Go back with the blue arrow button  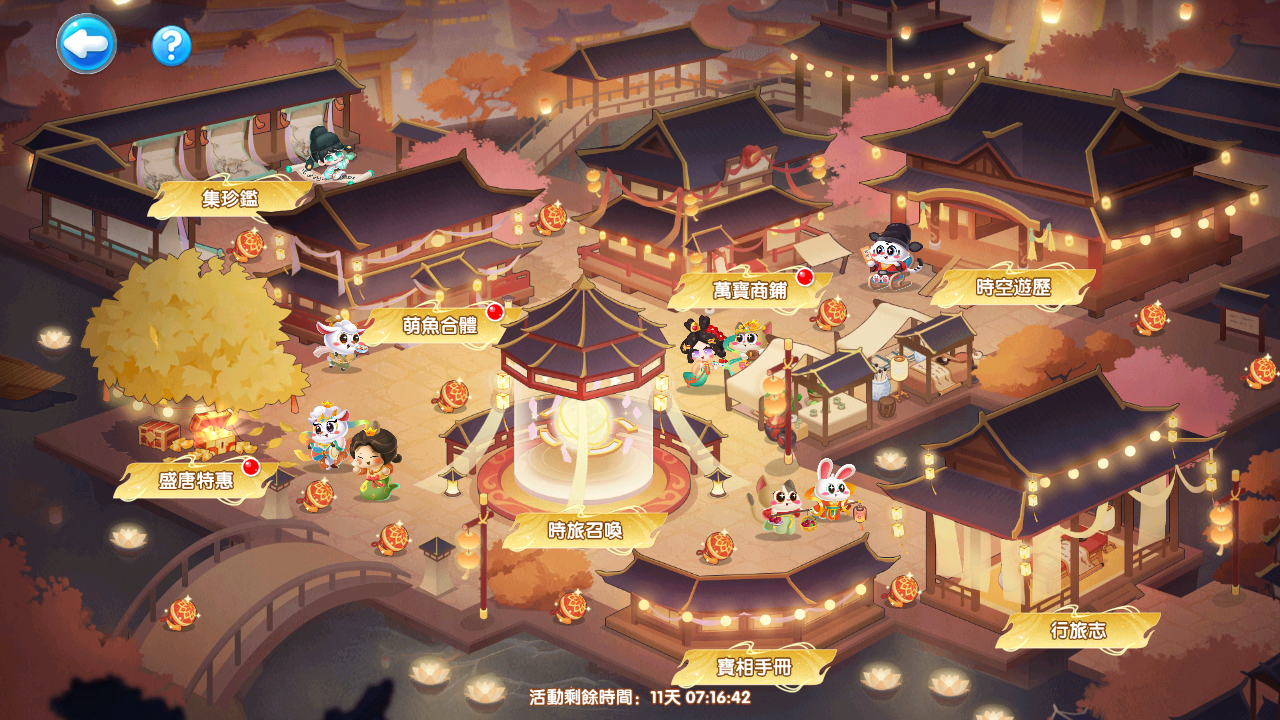pos(86,44)
